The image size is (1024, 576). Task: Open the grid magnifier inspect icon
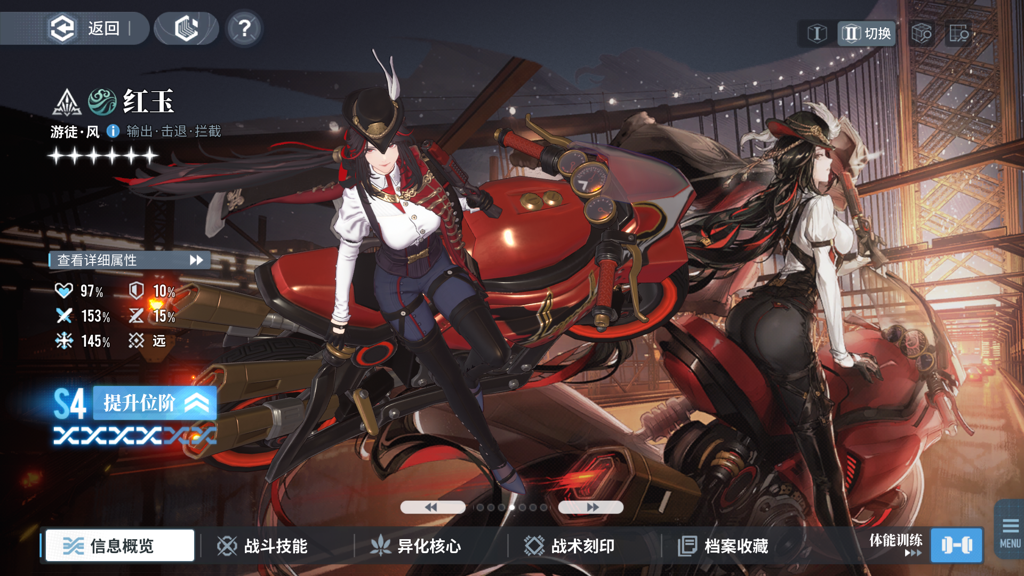coord(958,33)
